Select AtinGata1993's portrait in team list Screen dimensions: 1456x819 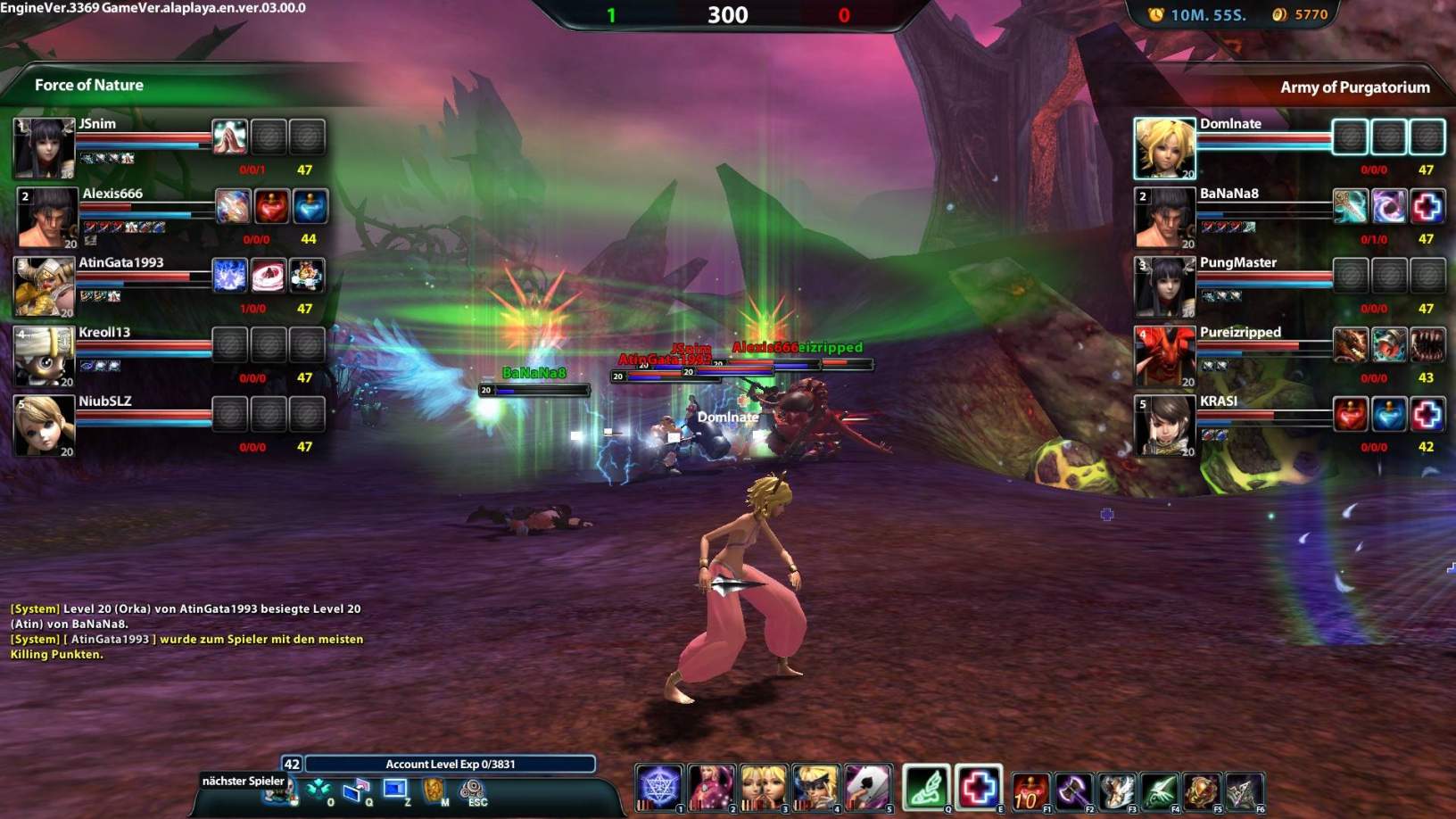click(x=44, y=287)
